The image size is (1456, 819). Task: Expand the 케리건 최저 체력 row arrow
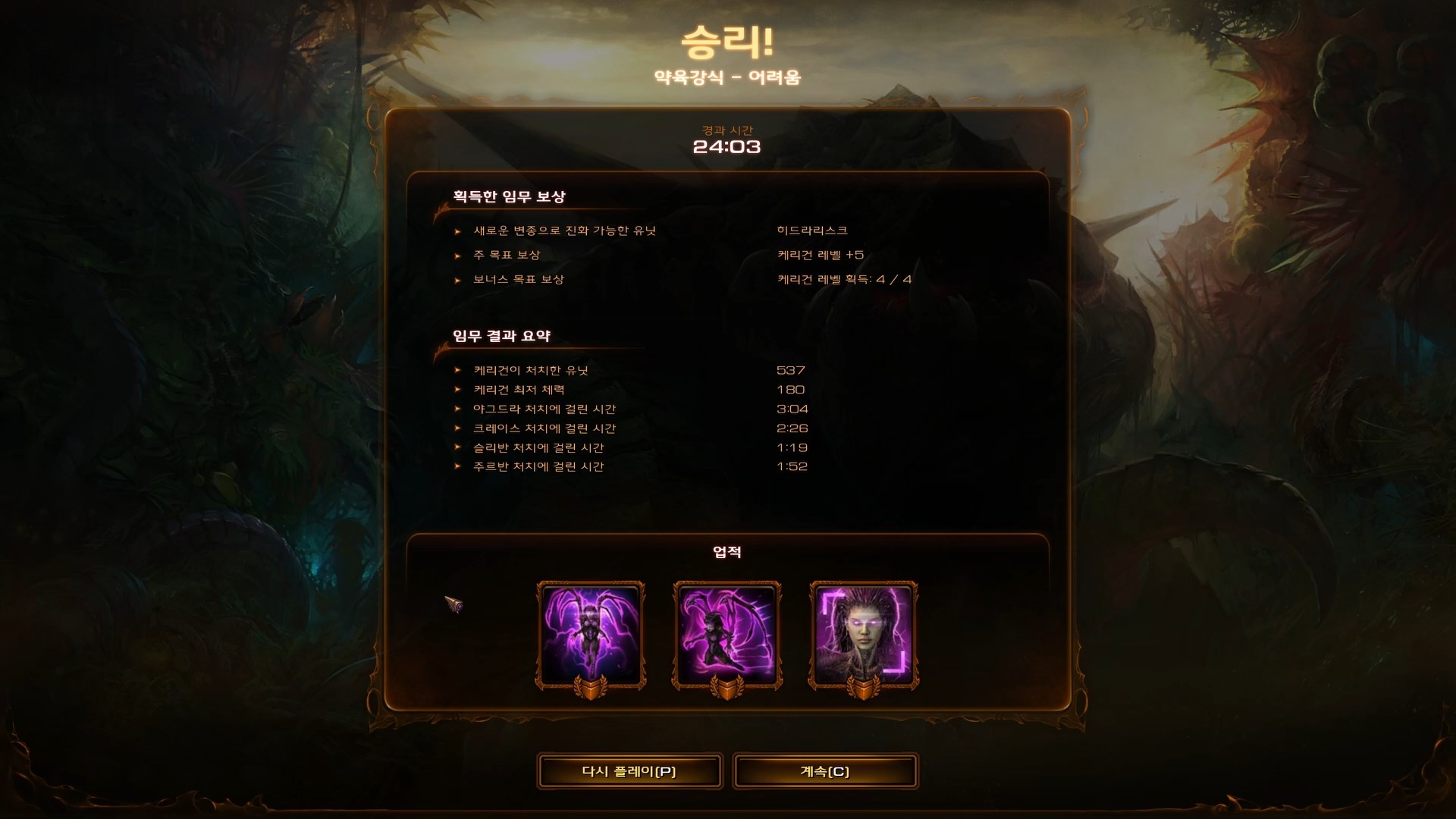click(x=457, y=390)
